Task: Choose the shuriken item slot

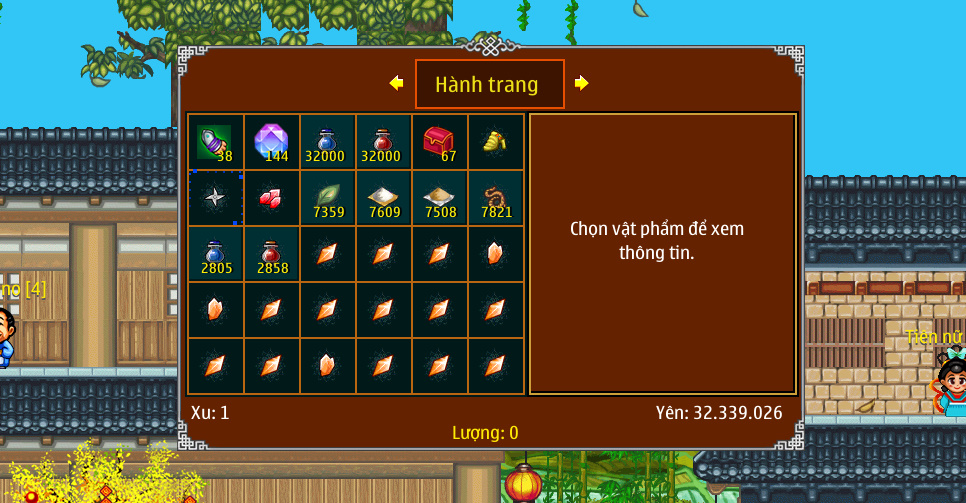Action: pyautogui.click(x=215, y=198)
